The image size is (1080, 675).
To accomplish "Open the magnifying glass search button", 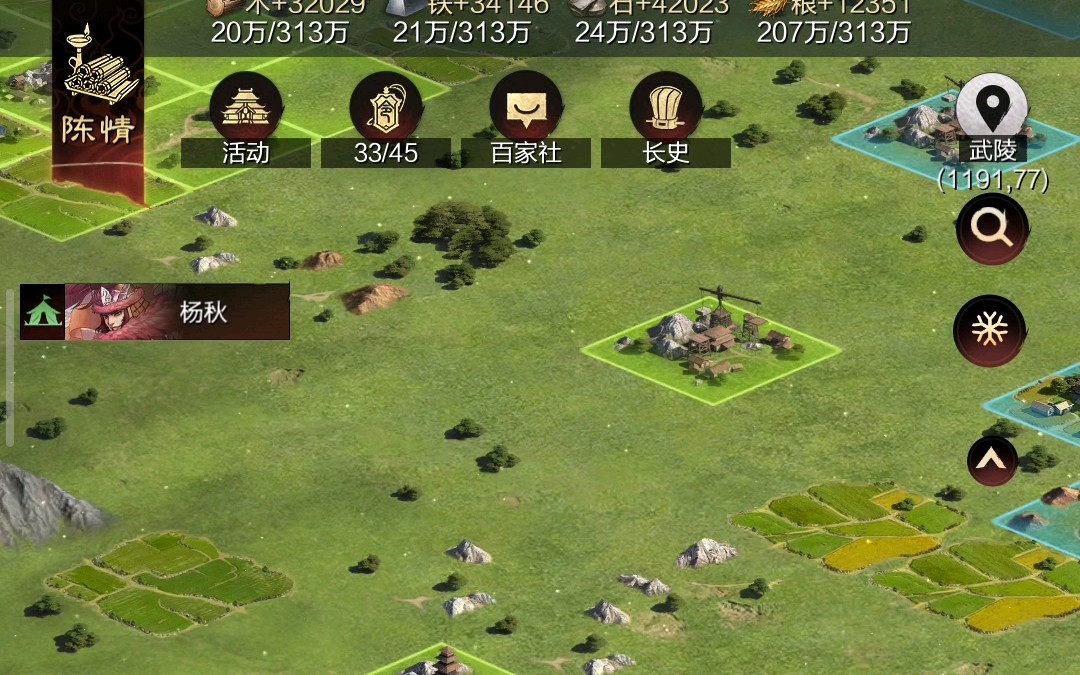I will [x=992, y=229].
